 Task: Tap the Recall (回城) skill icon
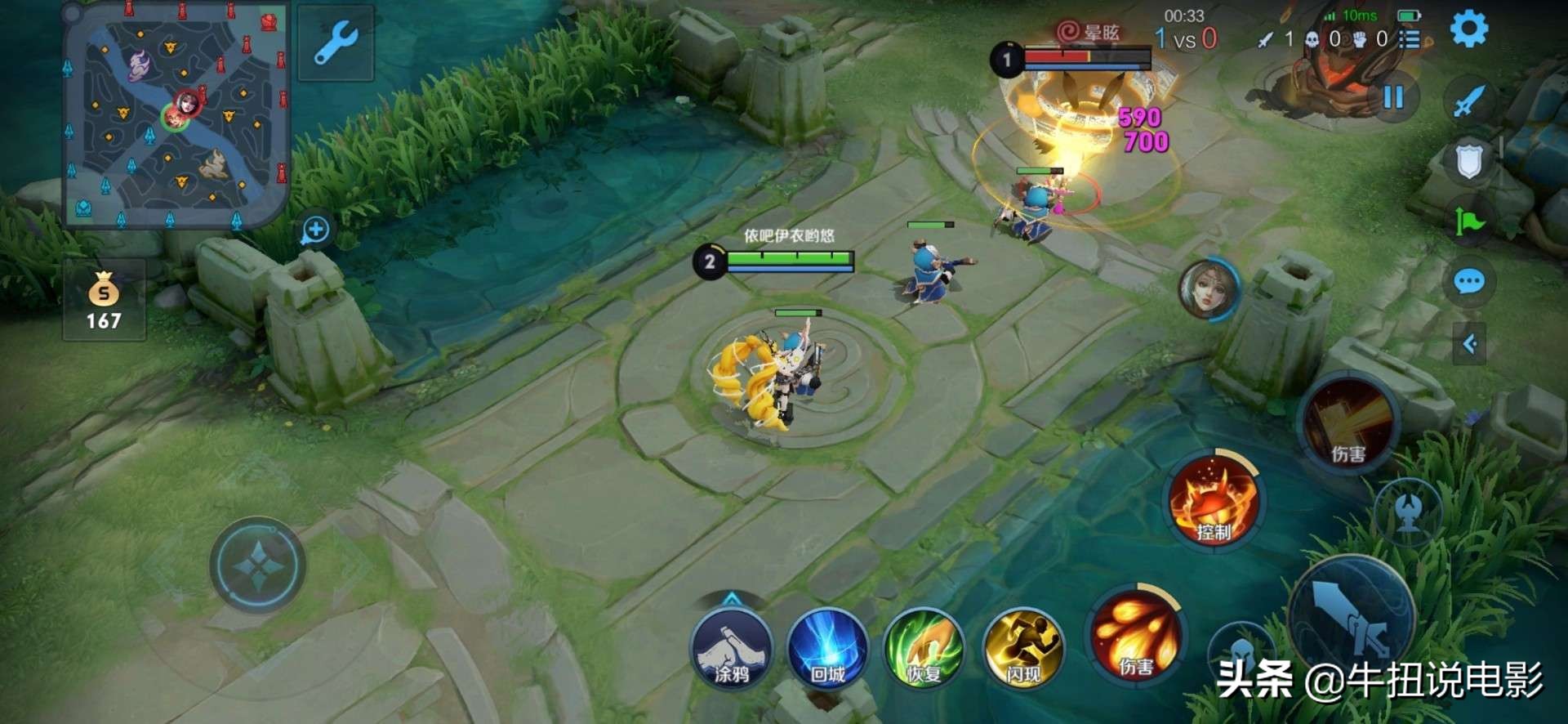pyautogui.click(x=826, y=650)
